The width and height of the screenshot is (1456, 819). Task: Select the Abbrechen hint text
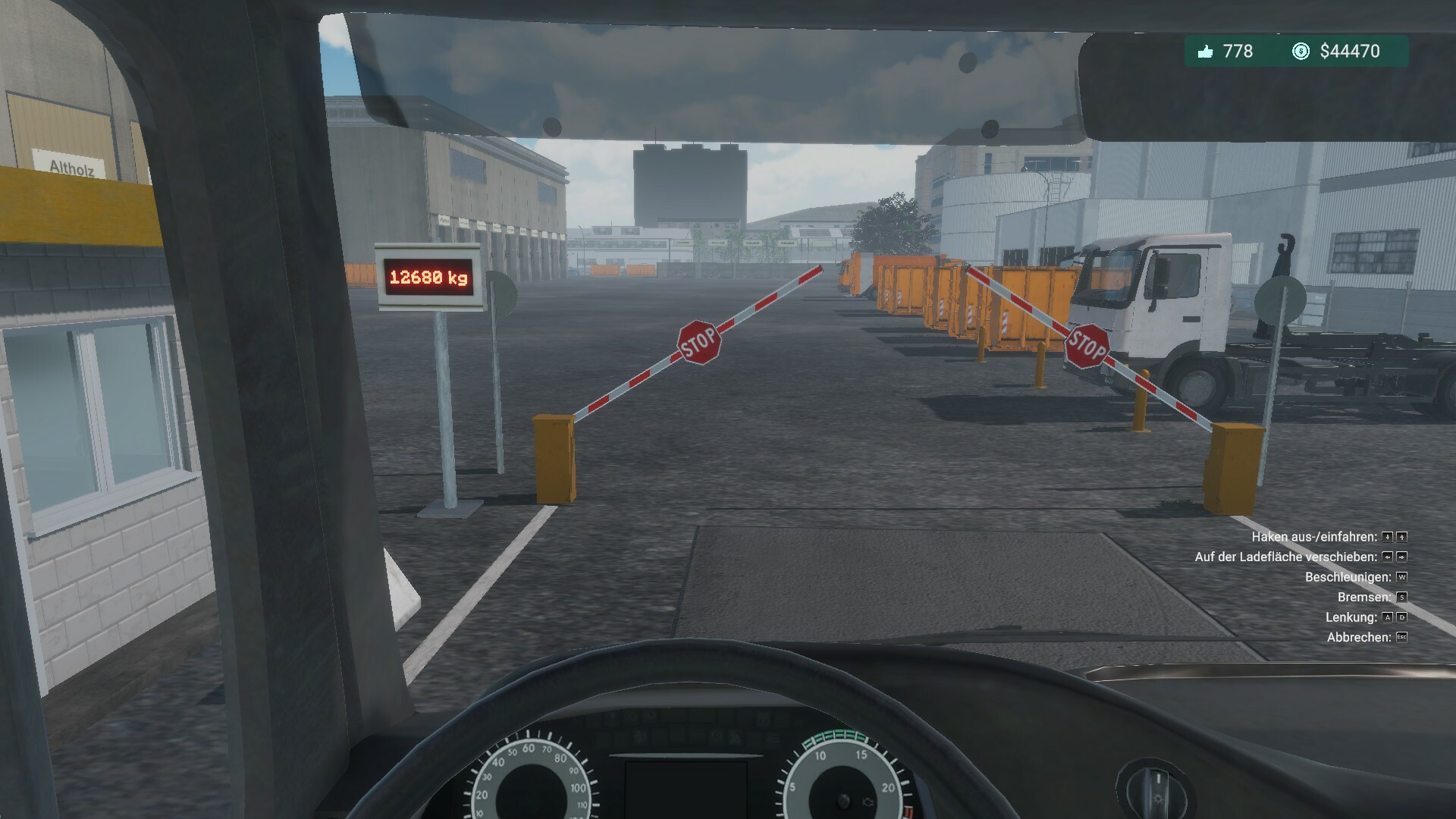tap(1360, 637)
